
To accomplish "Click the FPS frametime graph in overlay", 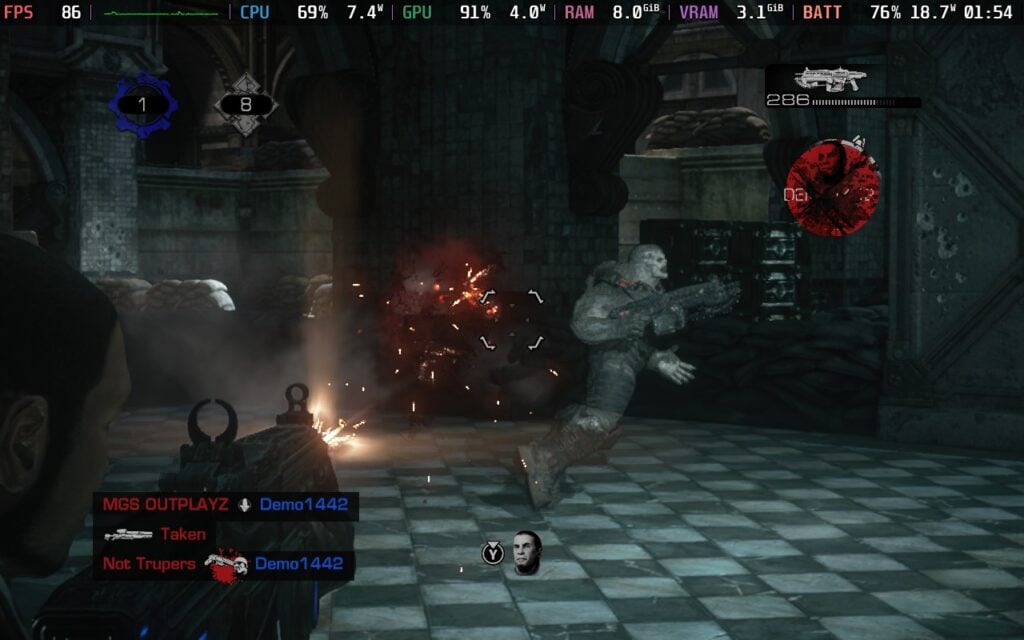I will (160, 13).
